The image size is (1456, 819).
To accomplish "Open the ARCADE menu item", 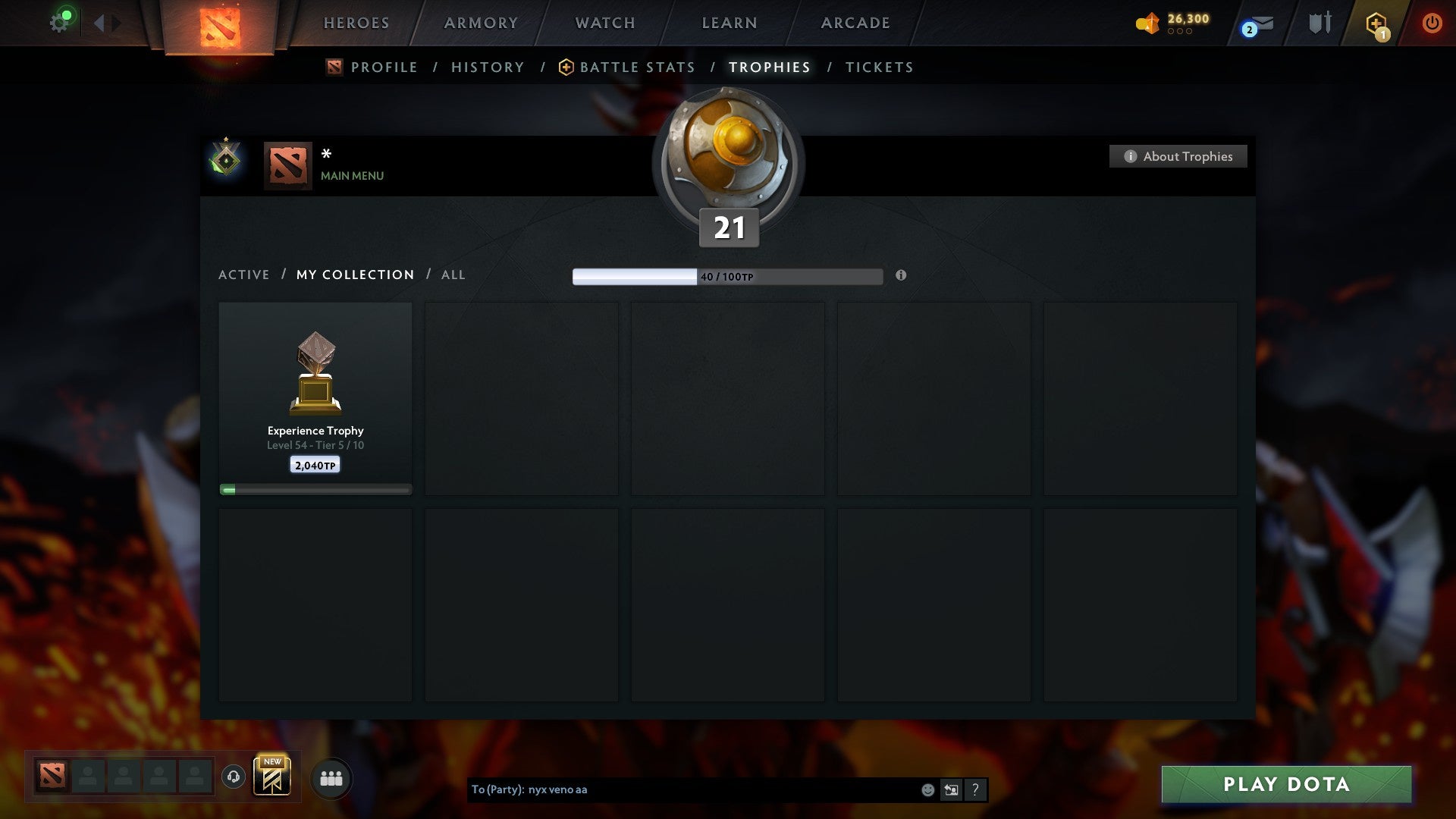I will click(855, 23).
